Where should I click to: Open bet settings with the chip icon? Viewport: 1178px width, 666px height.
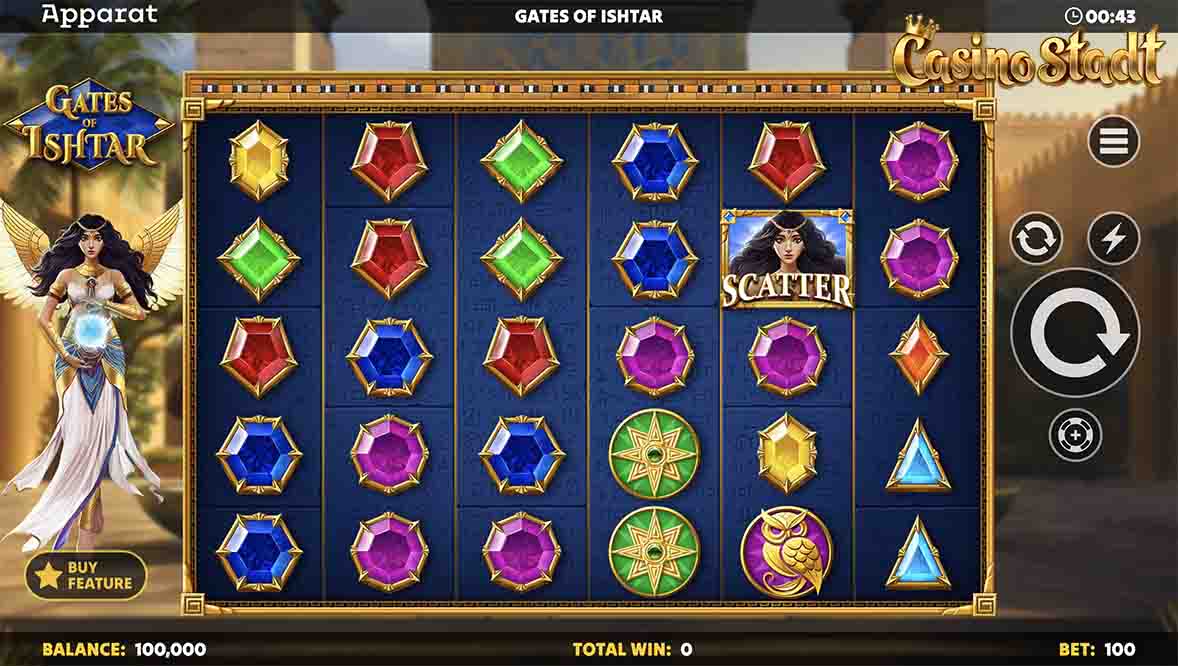(x=1075, y=435)
